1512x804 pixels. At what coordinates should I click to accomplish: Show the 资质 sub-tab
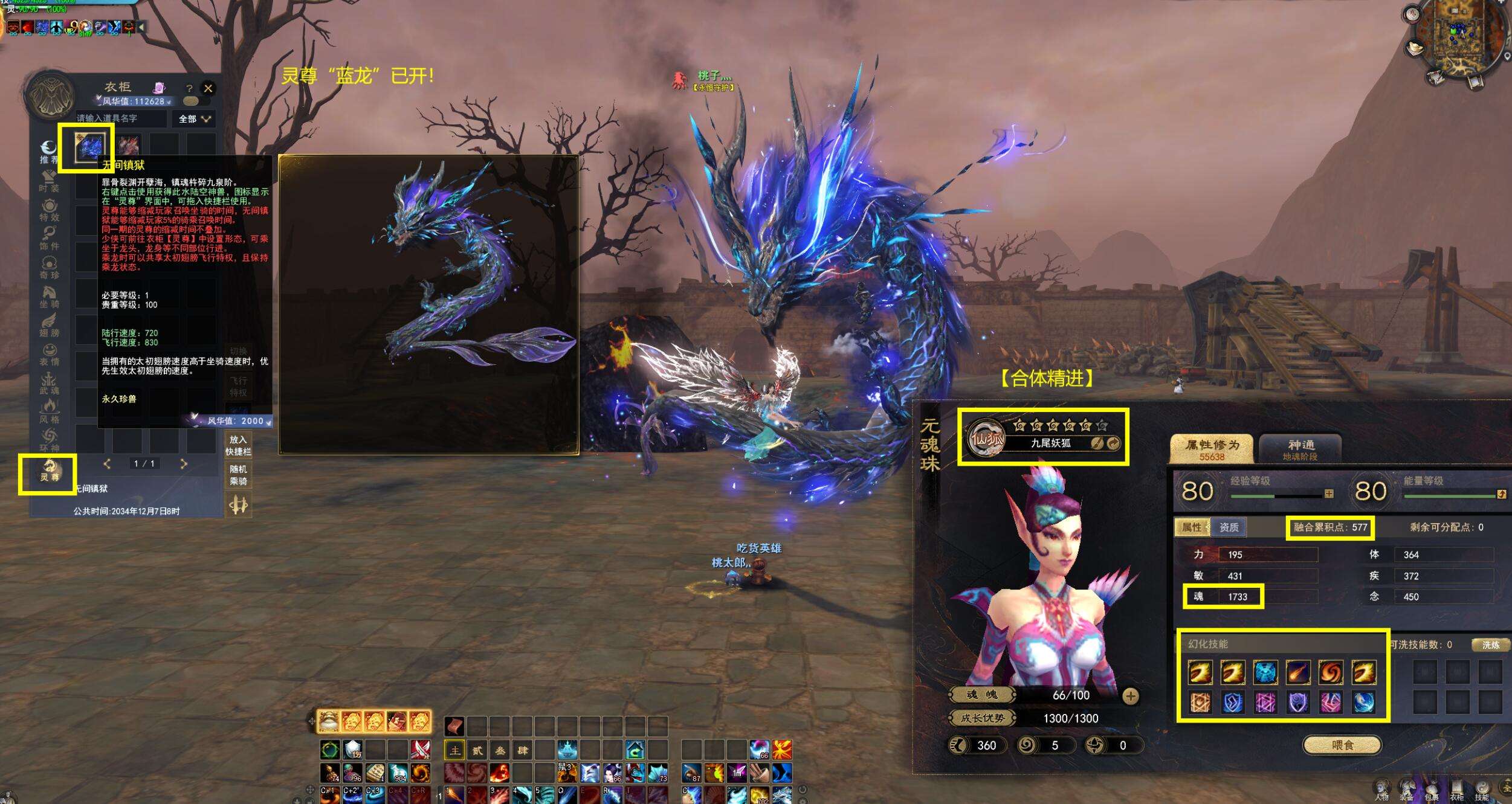tap(1229, 527)
